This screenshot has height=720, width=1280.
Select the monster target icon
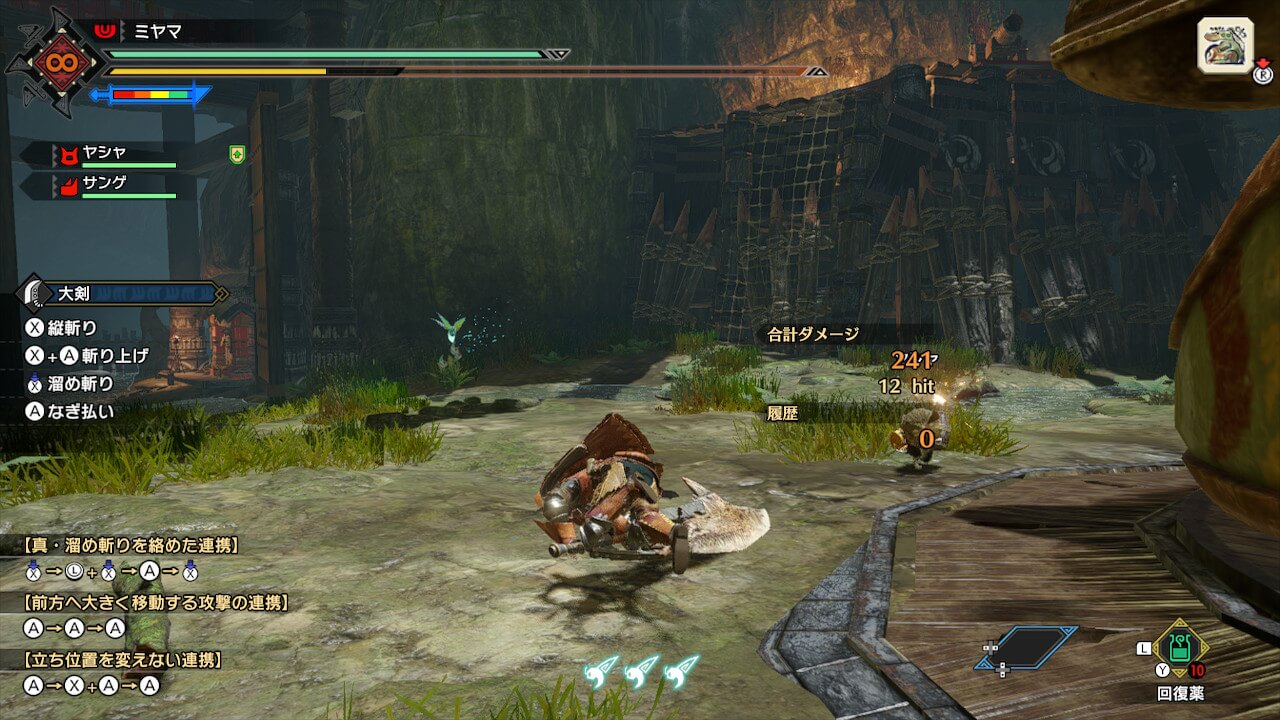pyautogui.click(x=1225, y=45)
